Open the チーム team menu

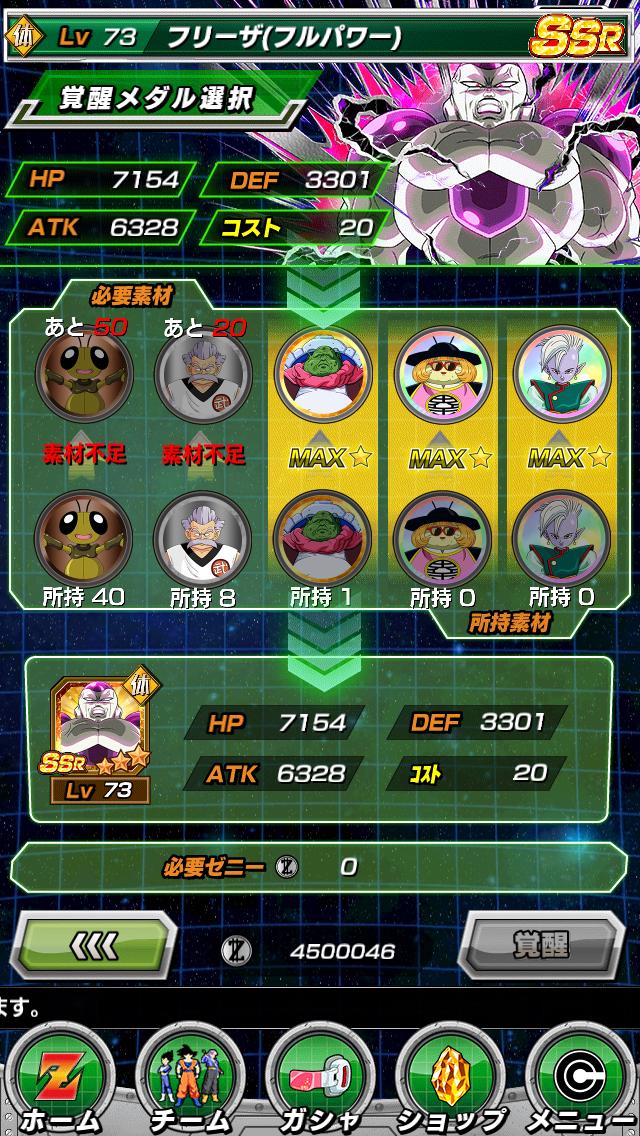pos(189,1078)
